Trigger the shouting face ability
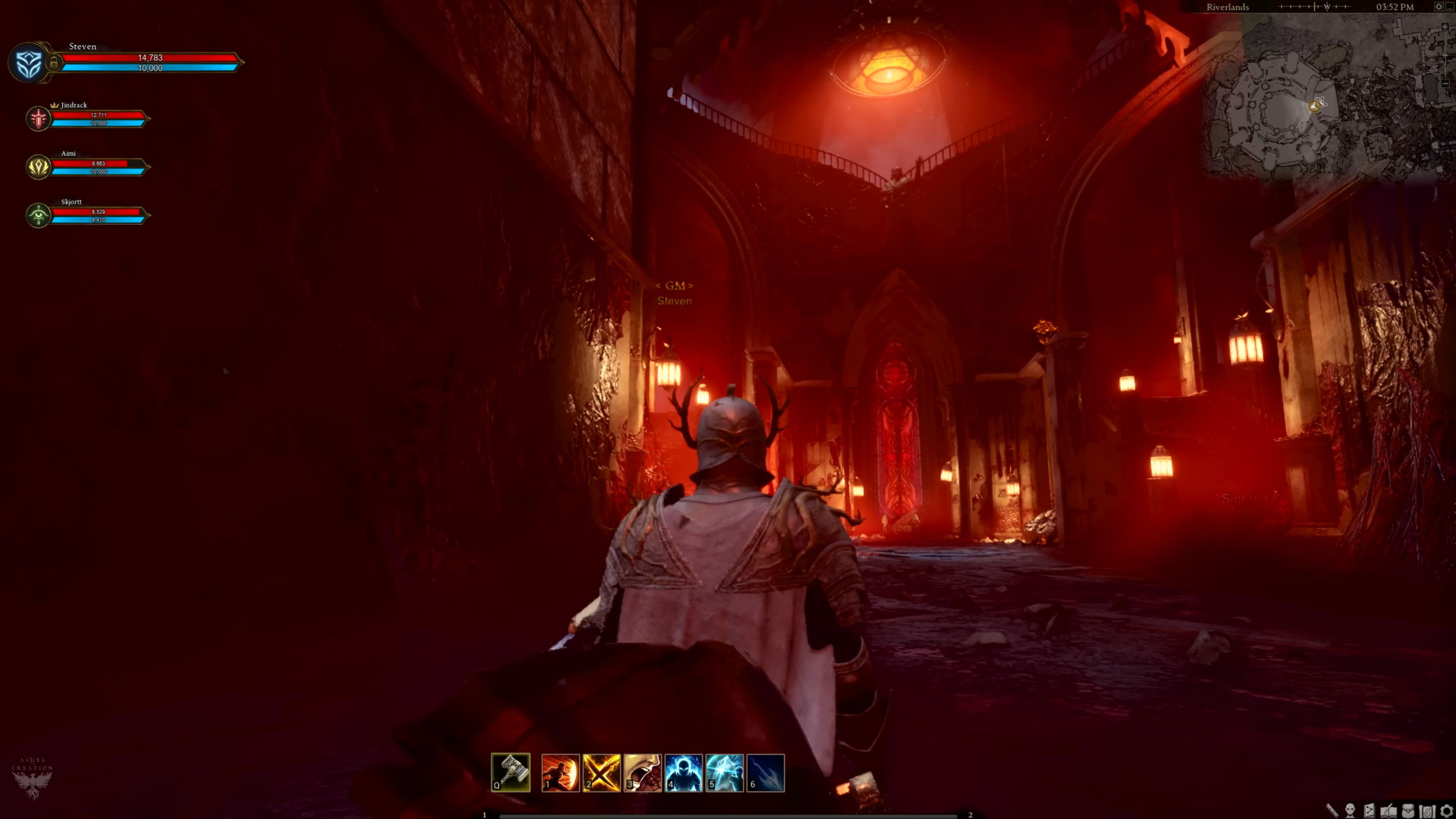 [x=642, y=772]
